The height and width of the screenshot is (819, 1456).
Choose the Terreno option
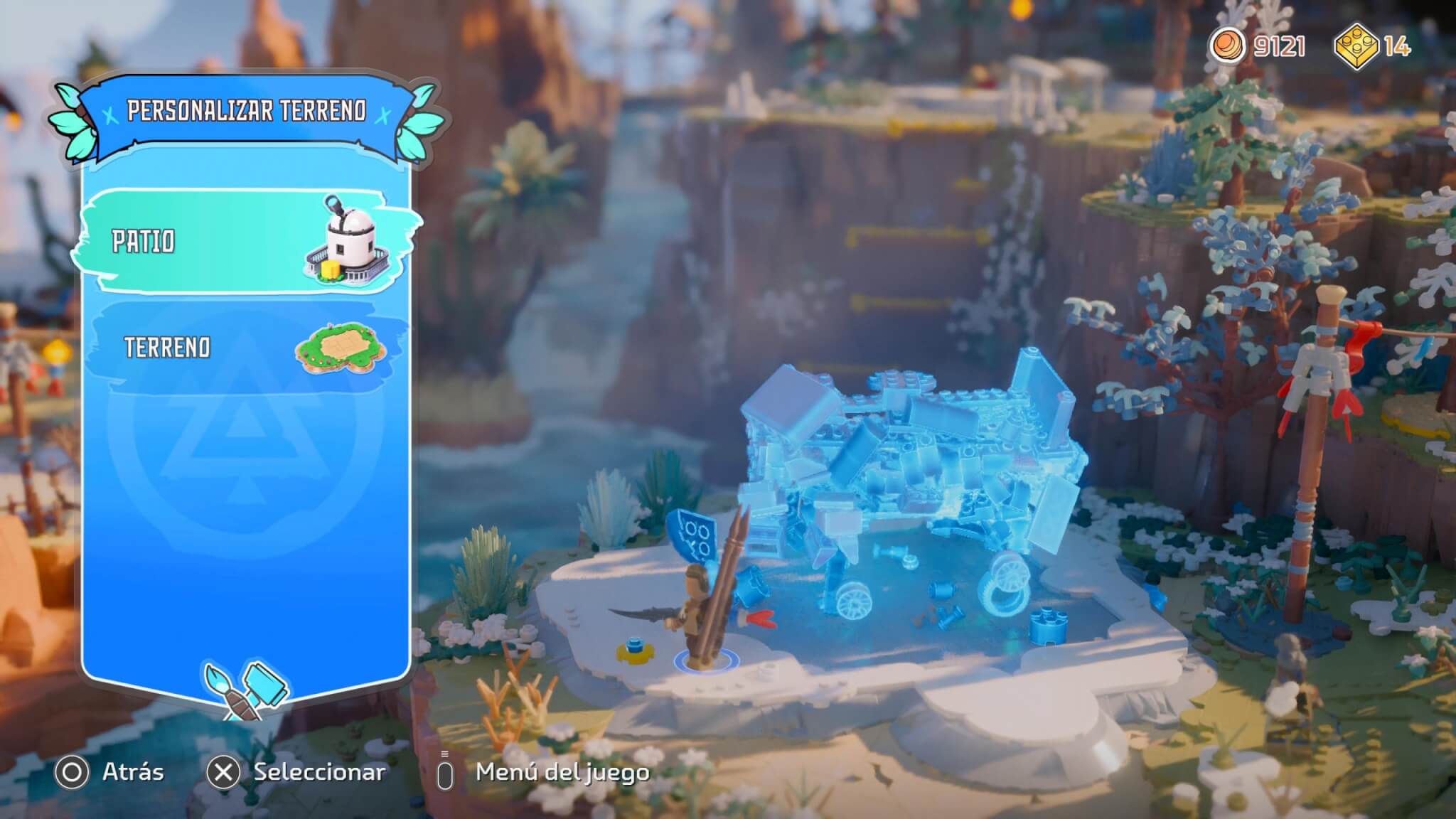pos(245,348)
